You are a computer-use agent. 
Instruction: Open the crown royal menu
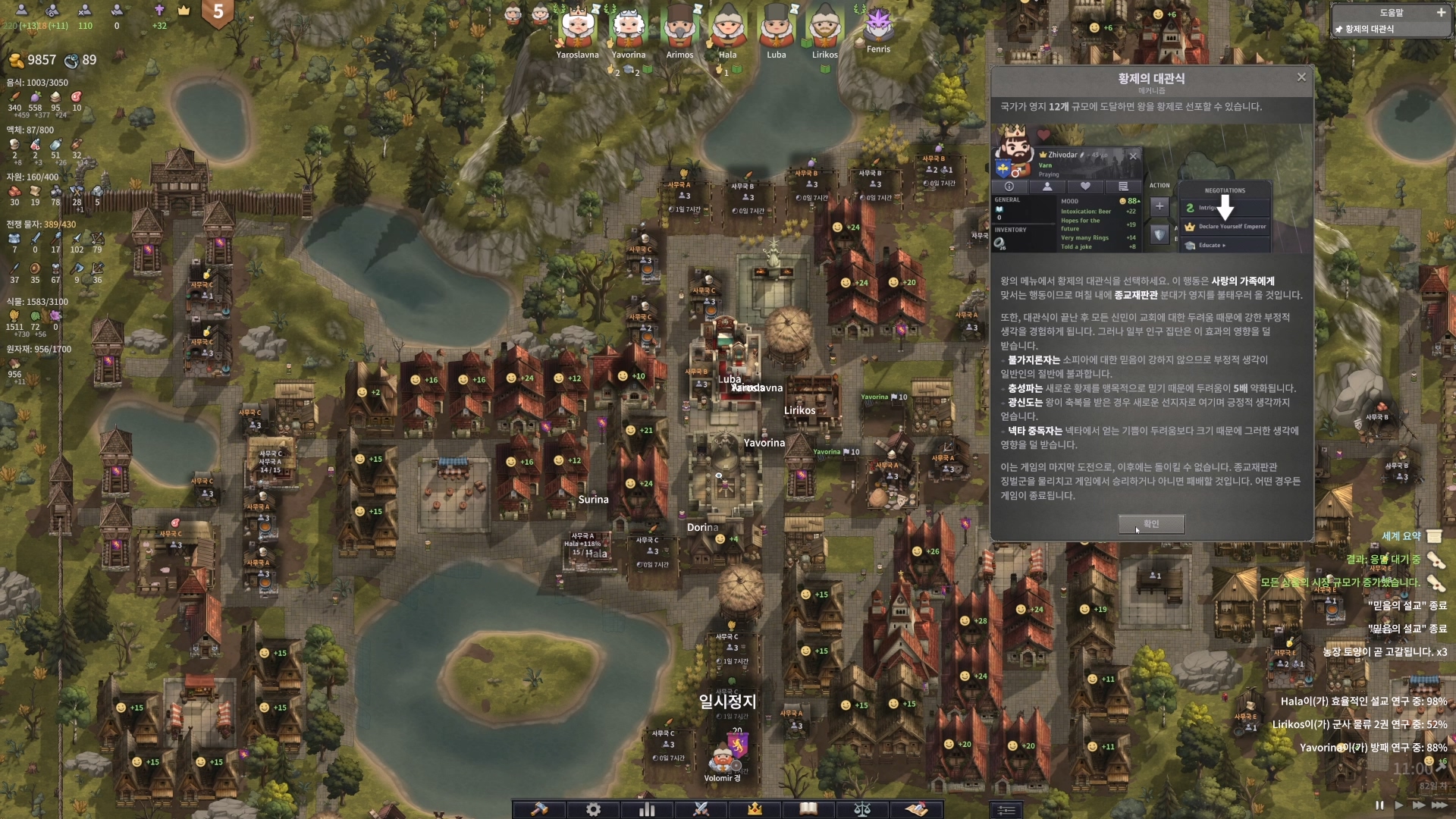coord(755,809)
